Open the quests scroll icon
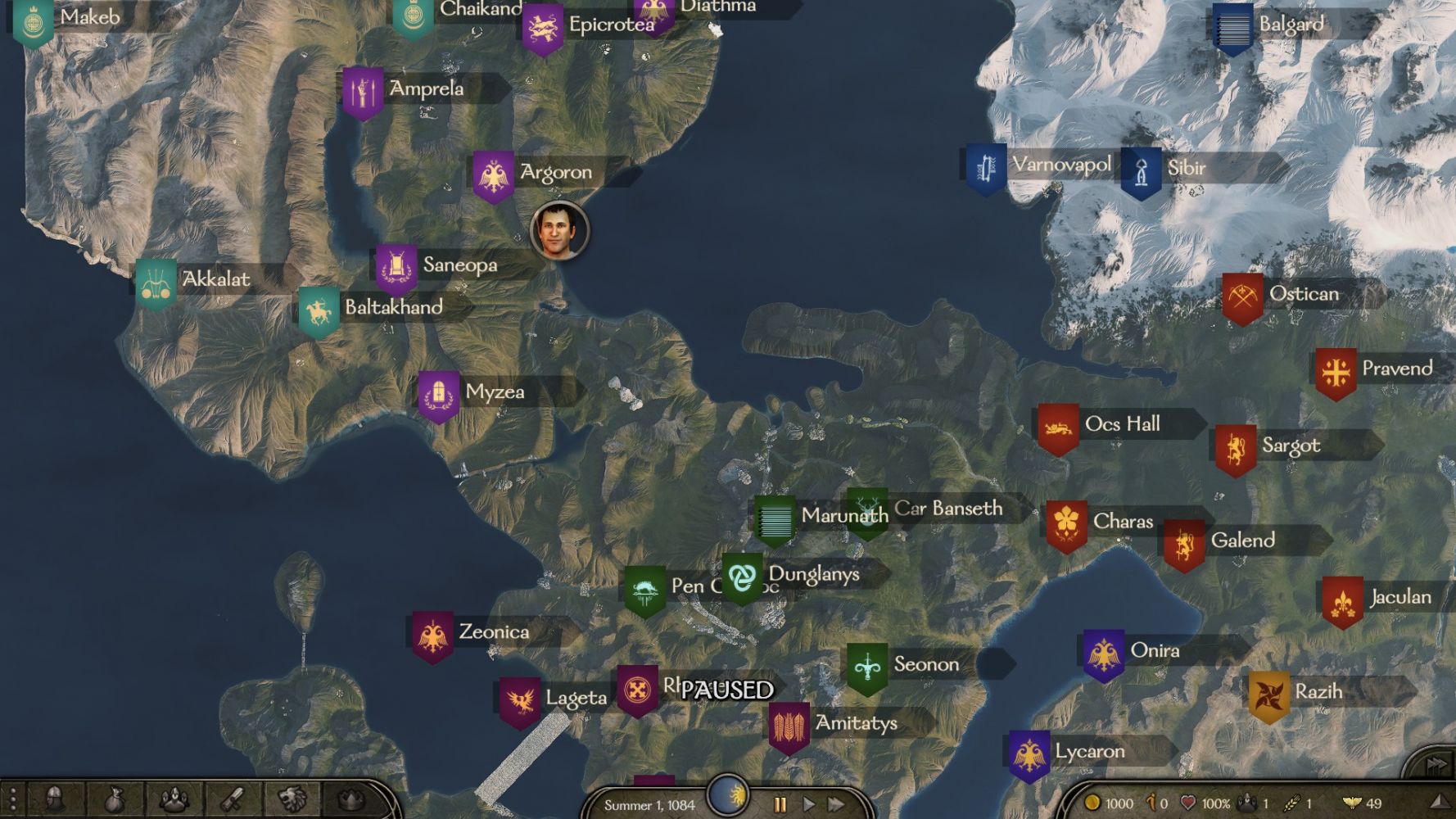The image size is (1456, 819). pos(233,799)
